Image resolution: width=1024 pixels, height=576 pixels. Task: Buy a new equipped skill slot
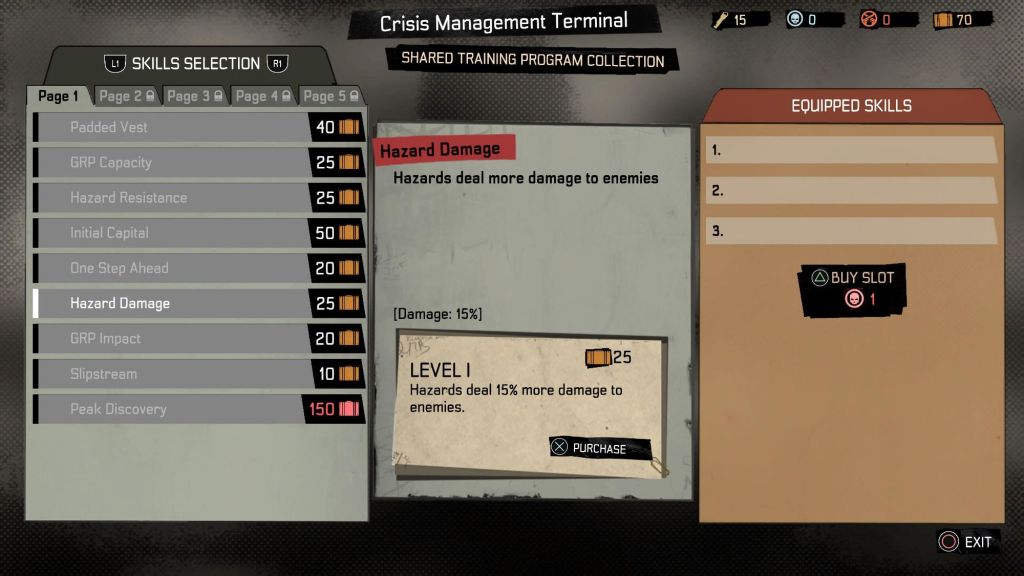click(853, 288)
